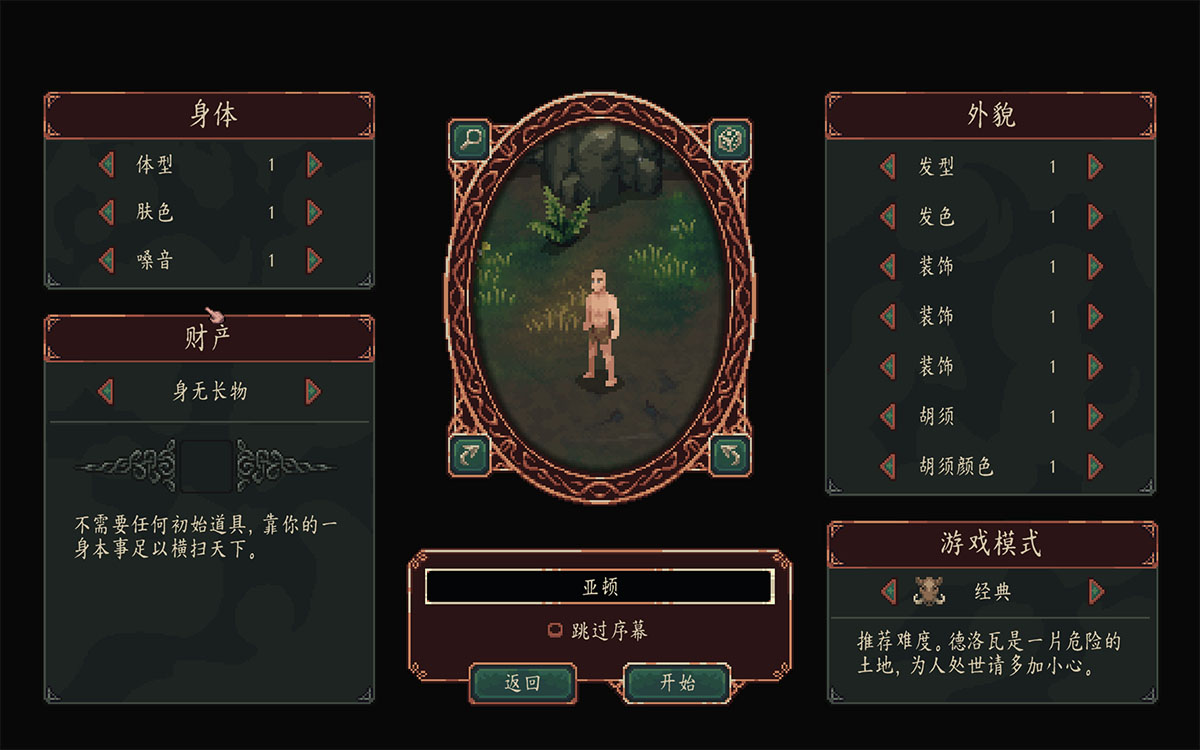Select the character name field 亚顿
This screenshot has height=750, width=1200.
point(600,587)
